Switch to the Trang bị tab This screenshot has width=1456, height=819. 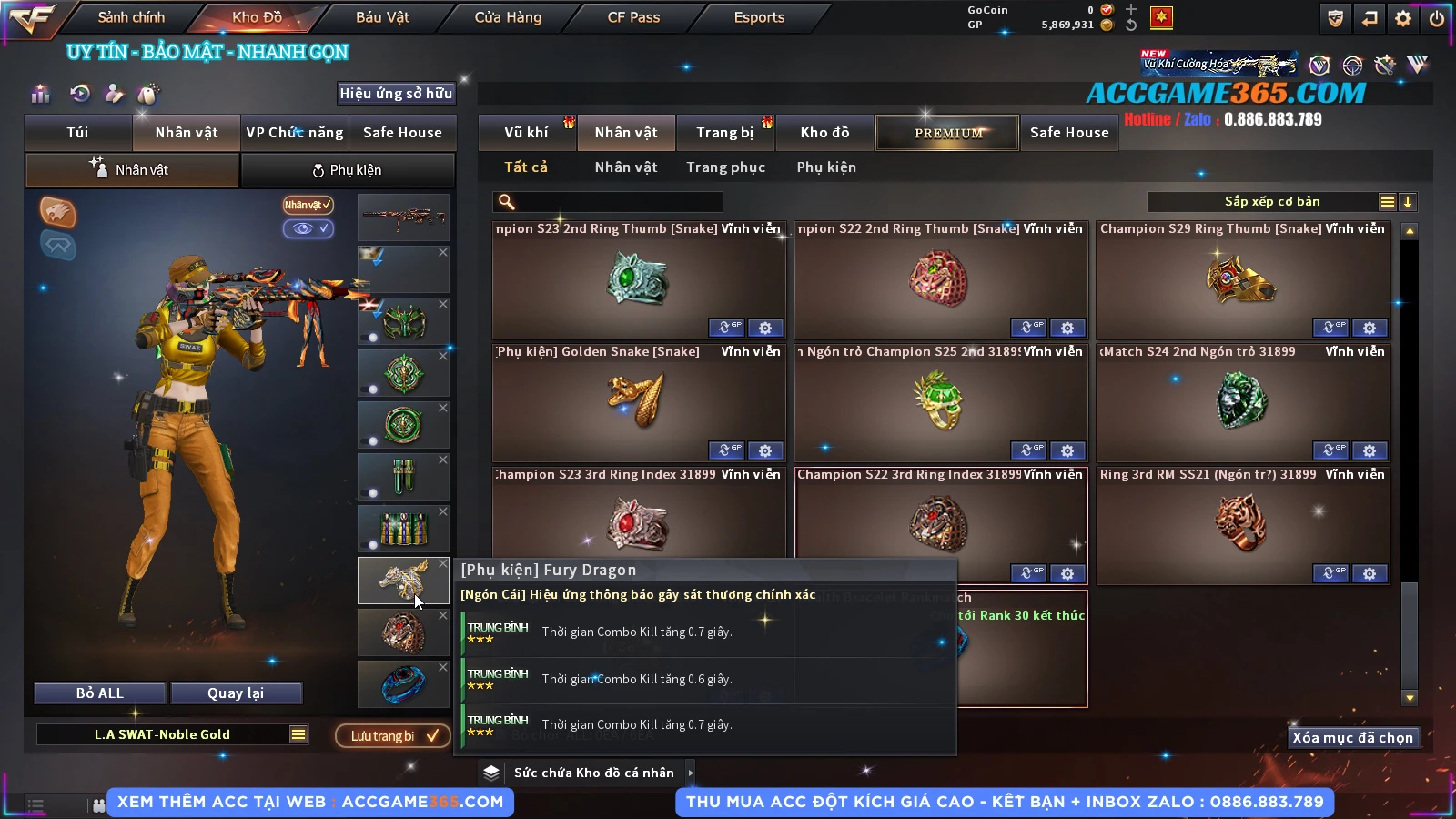724,133
